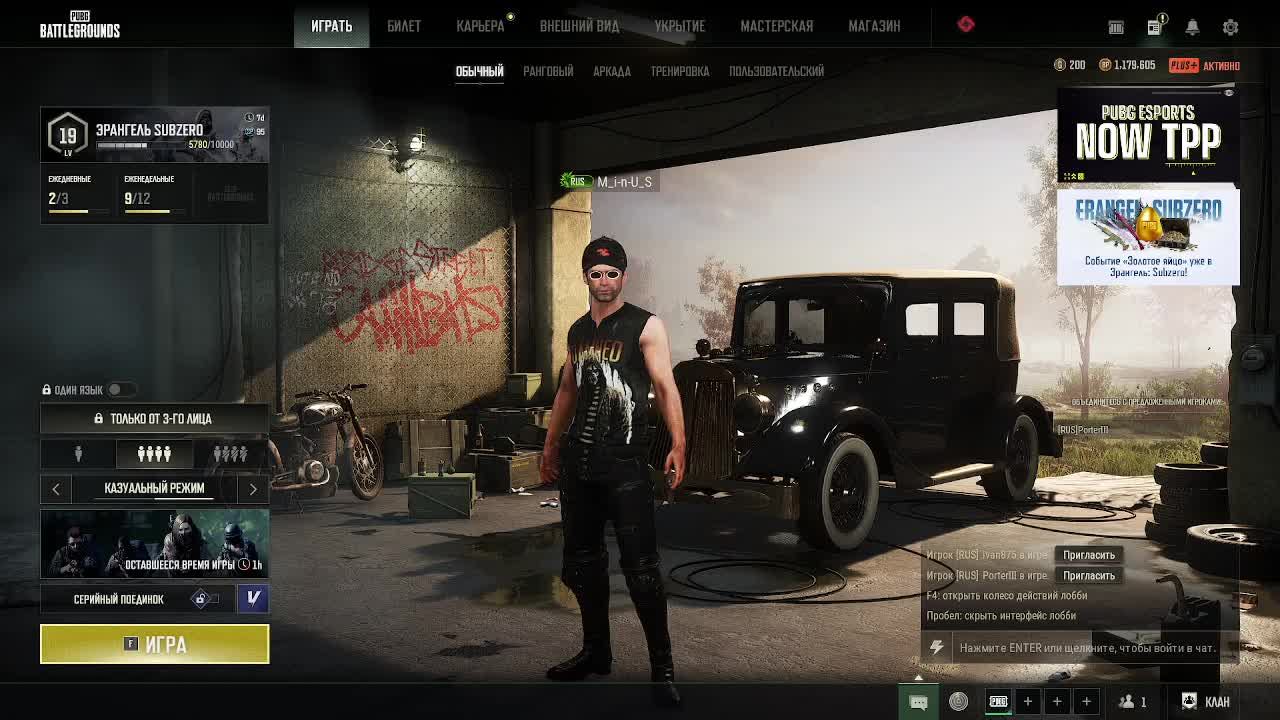Show notifications via the bell icon
The height and width of the screenshot is (720, 1280).
point(1192,27)
